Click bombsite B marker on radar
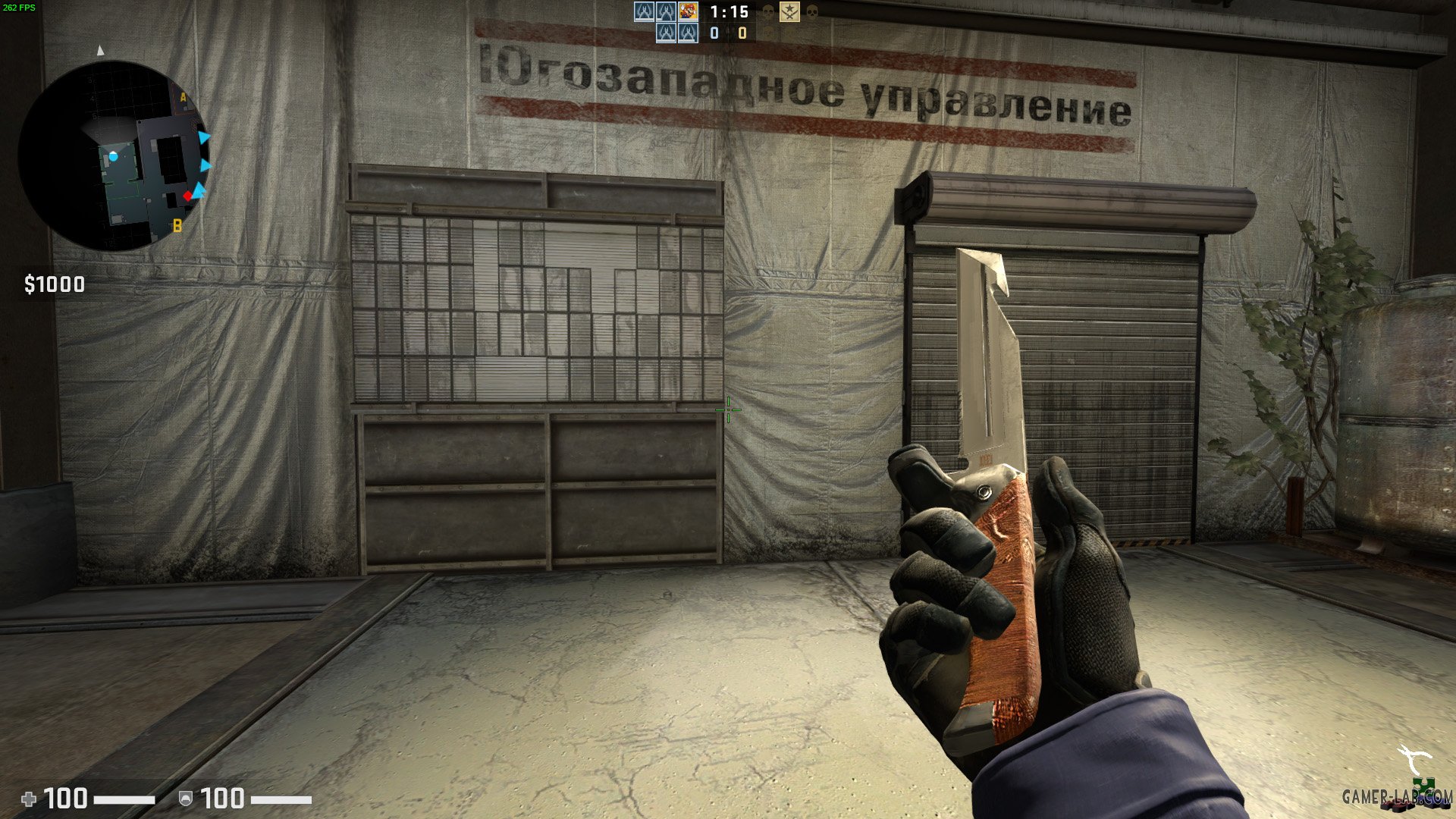This screenshot has width=1456, height=819. (177, 225)
